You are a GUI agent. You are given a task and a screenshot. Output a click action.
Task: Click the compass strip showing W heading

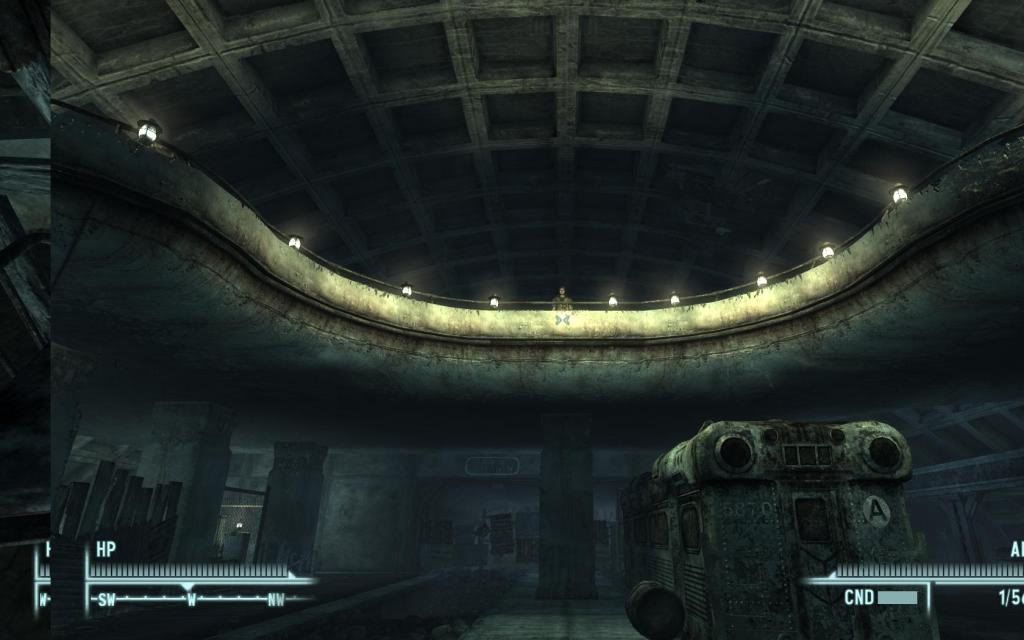190,600
